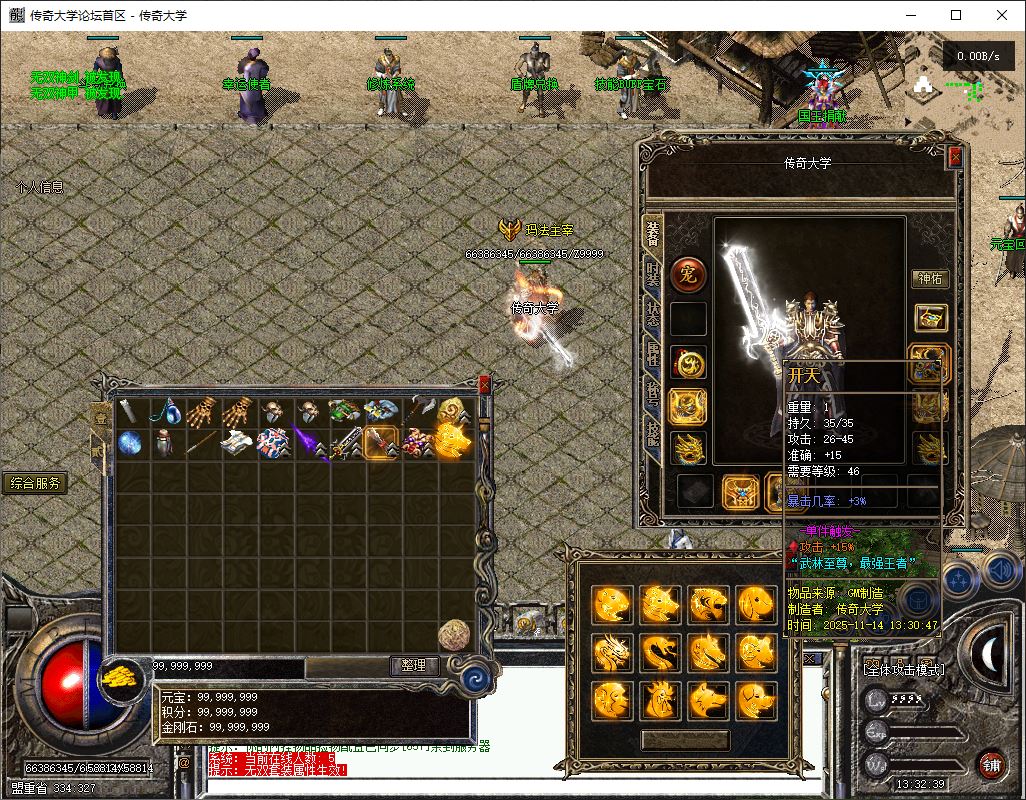The width and height of the screenshot is (1026, 800).
Task: Open the 综合服务 general services button
Action: tap(35, 484)
